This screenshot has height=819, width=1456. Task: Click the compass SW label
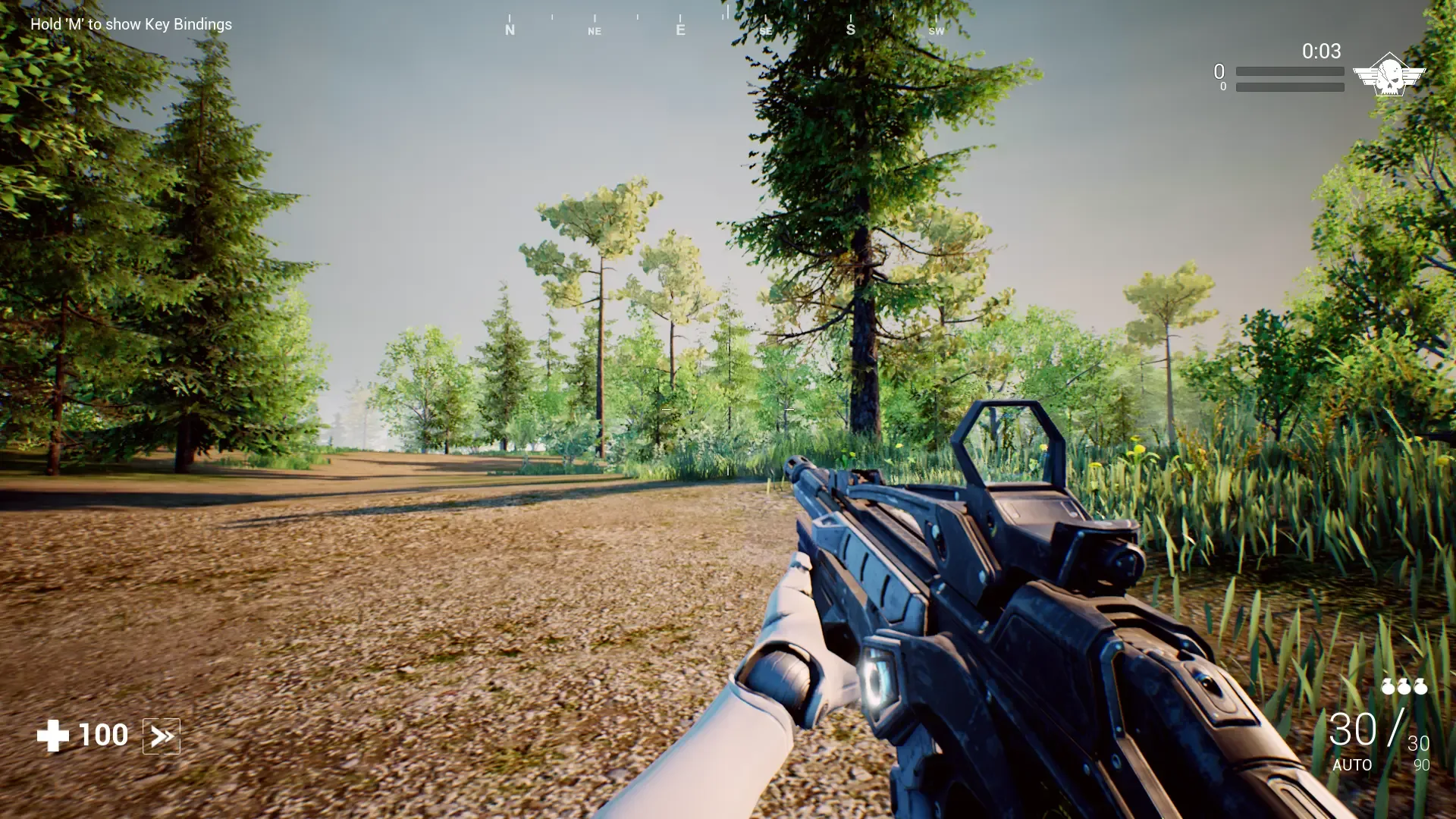937,33
